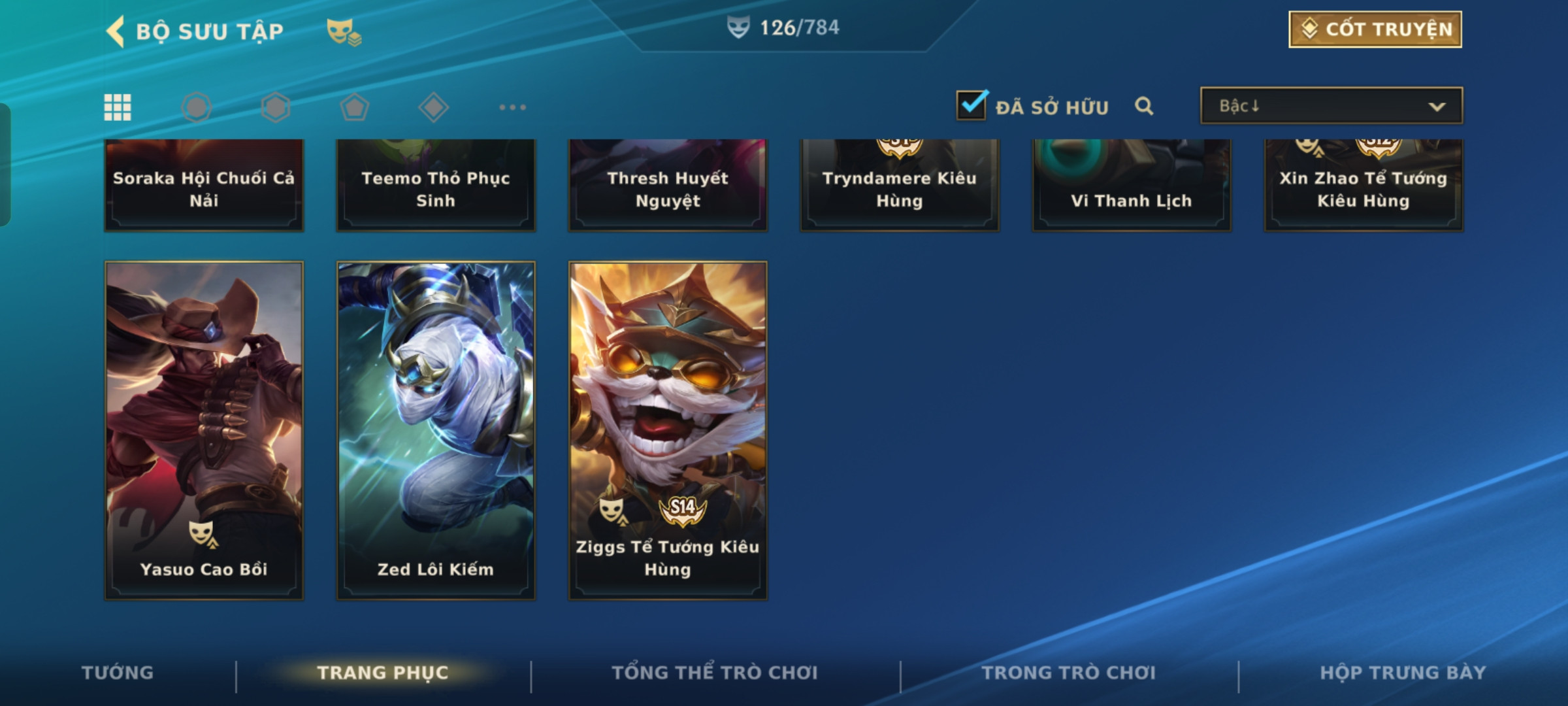Show more filters via three dots
The image size is (1568, 706).
[x=512, y=107]
